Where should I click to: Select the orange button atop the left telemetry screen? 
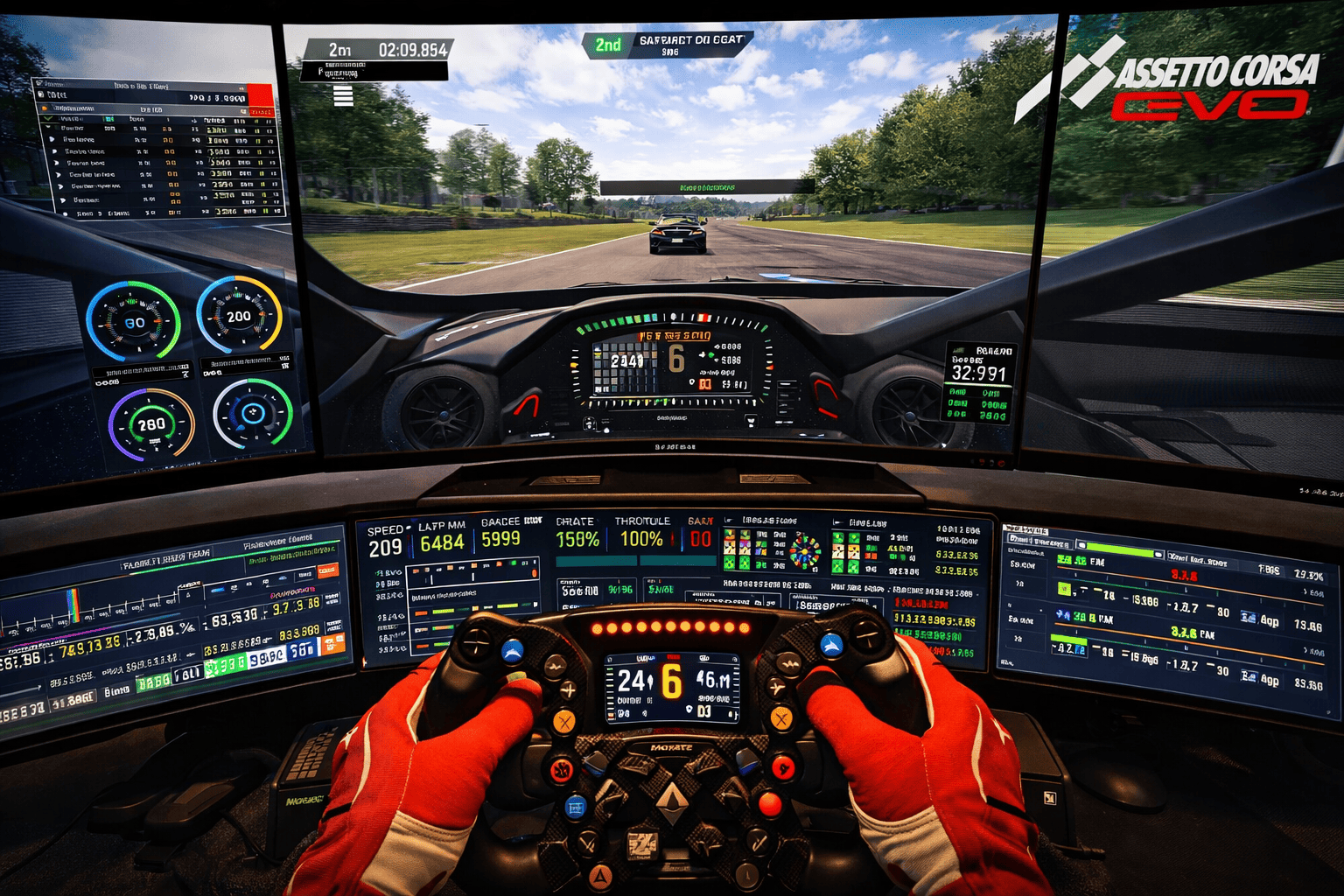click(327, 570)
